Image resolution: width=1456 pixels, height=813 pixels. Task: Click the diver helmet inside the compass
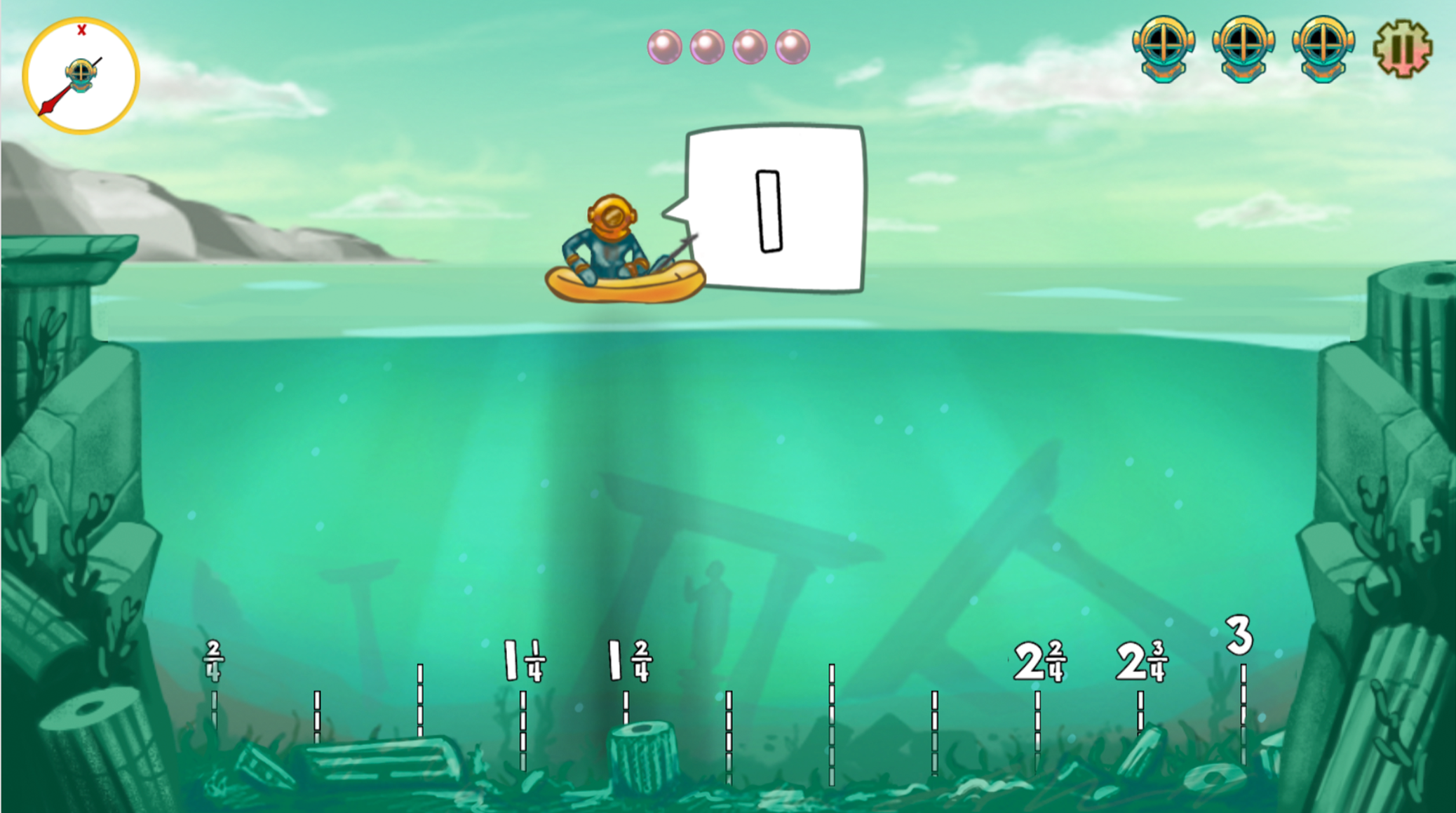coord(83,75)
